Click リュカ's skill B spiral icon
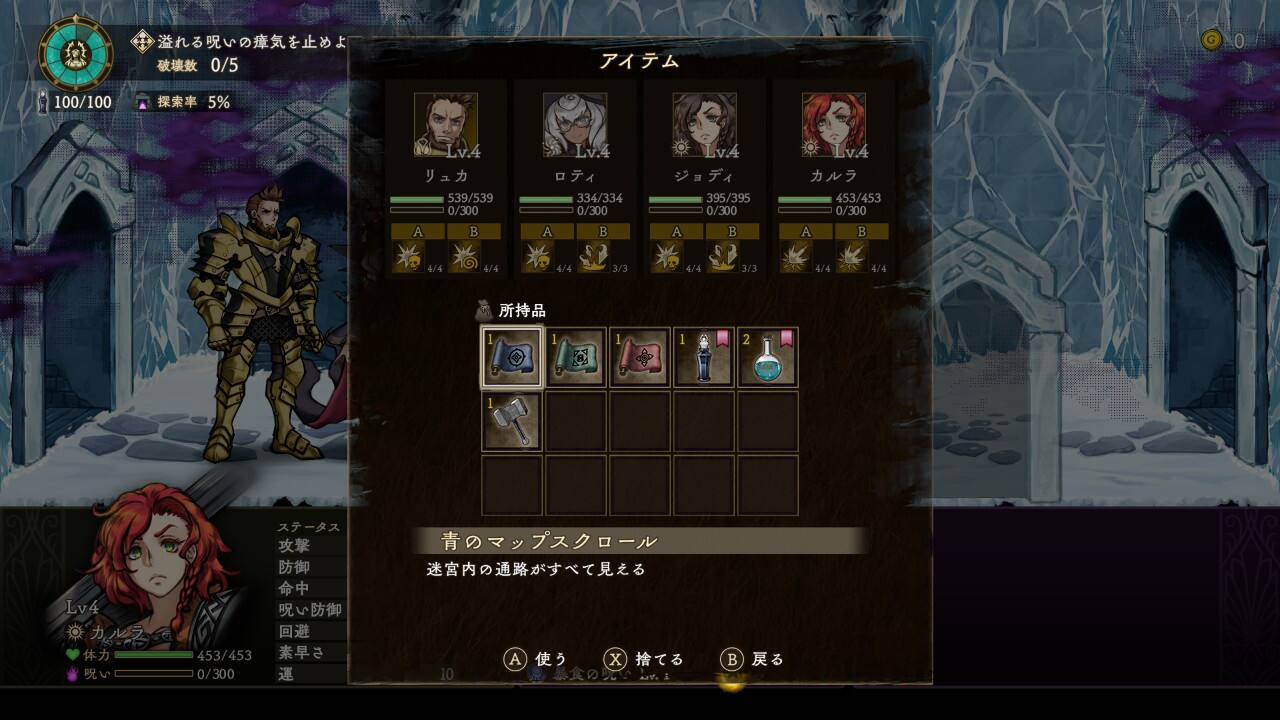 [x=465, y=258]
